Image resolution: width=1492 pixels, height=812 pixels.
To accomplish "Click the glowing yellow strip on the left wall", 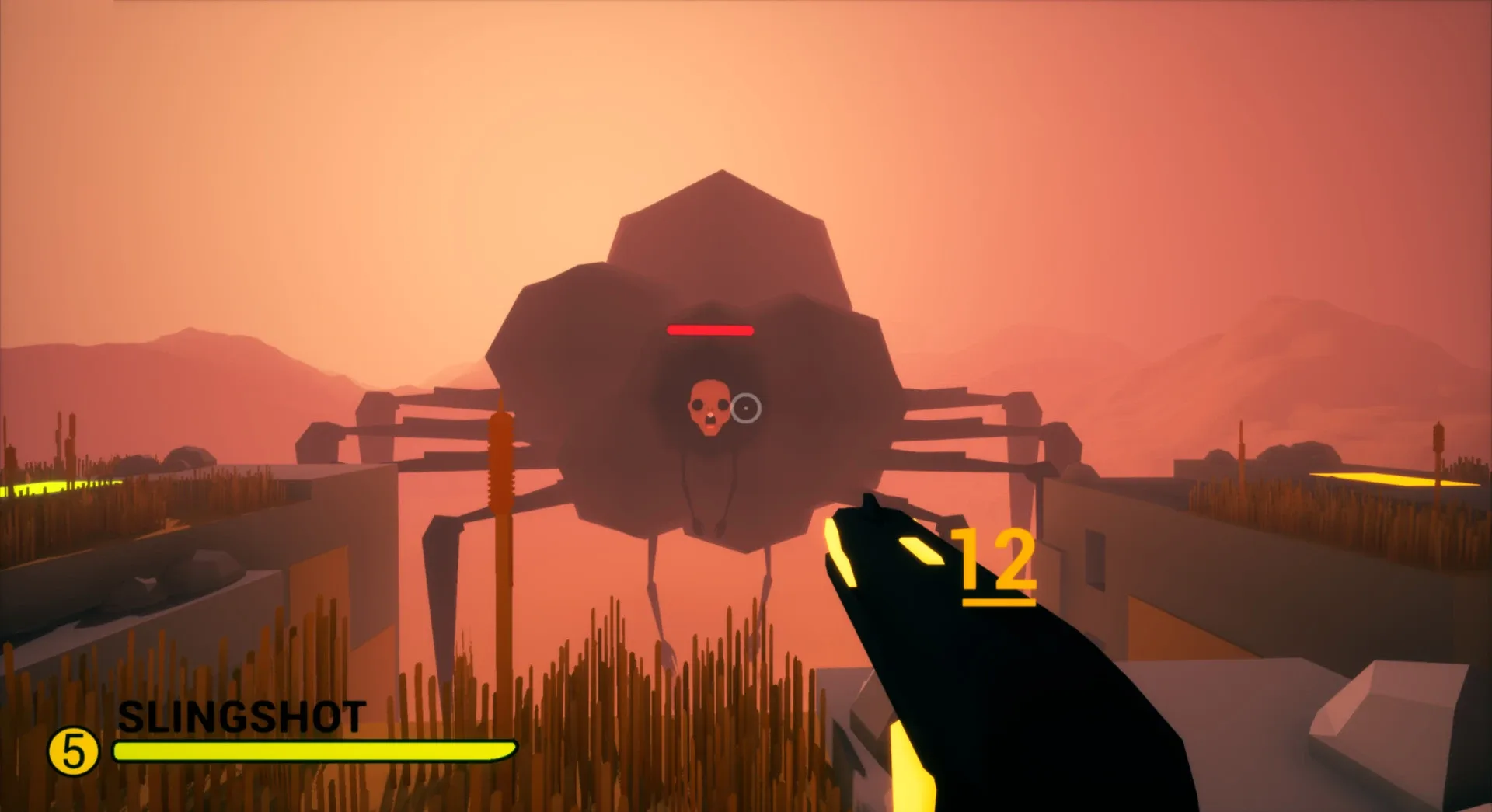I will click(39, 490).
